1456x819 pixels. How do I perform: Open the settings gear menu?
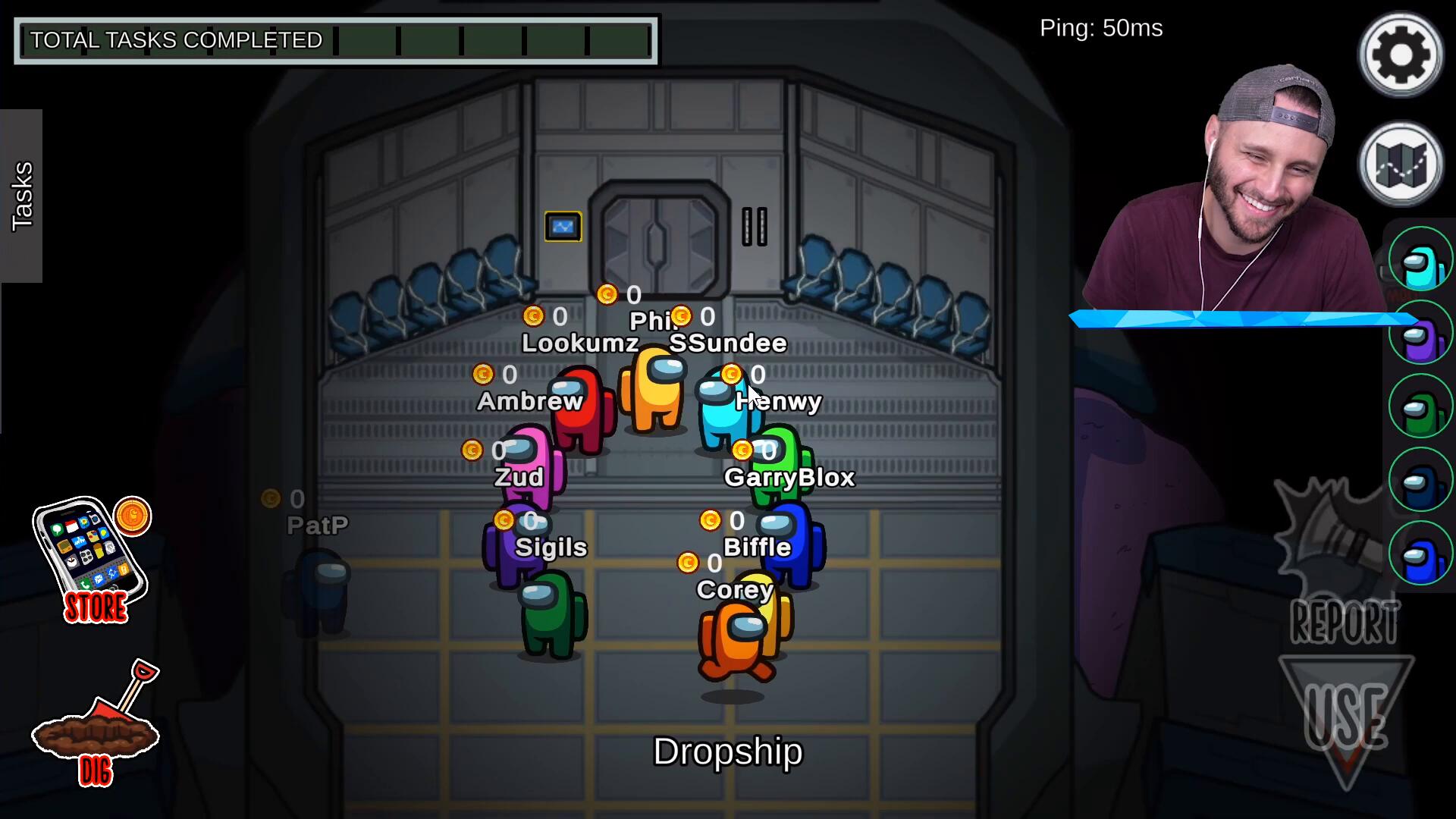1400,55
